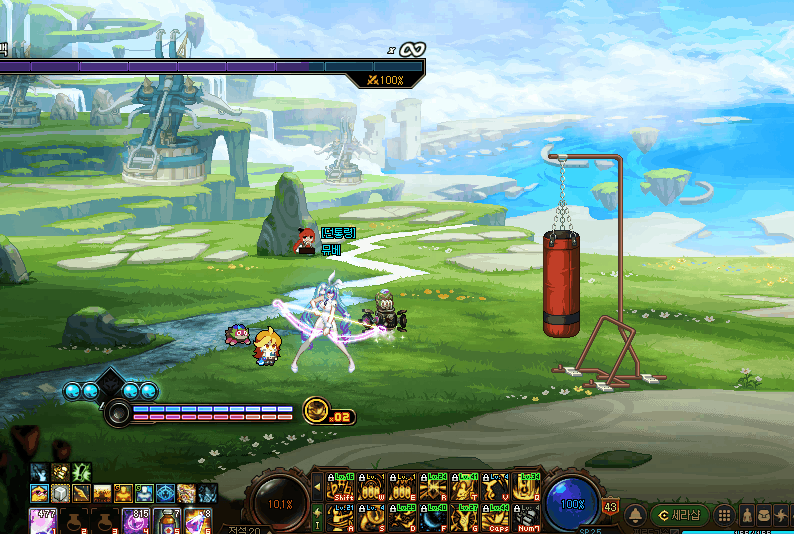794x534 pixels.
Task: Activate the skill bound to Shift
Action: tap(340, 486)
